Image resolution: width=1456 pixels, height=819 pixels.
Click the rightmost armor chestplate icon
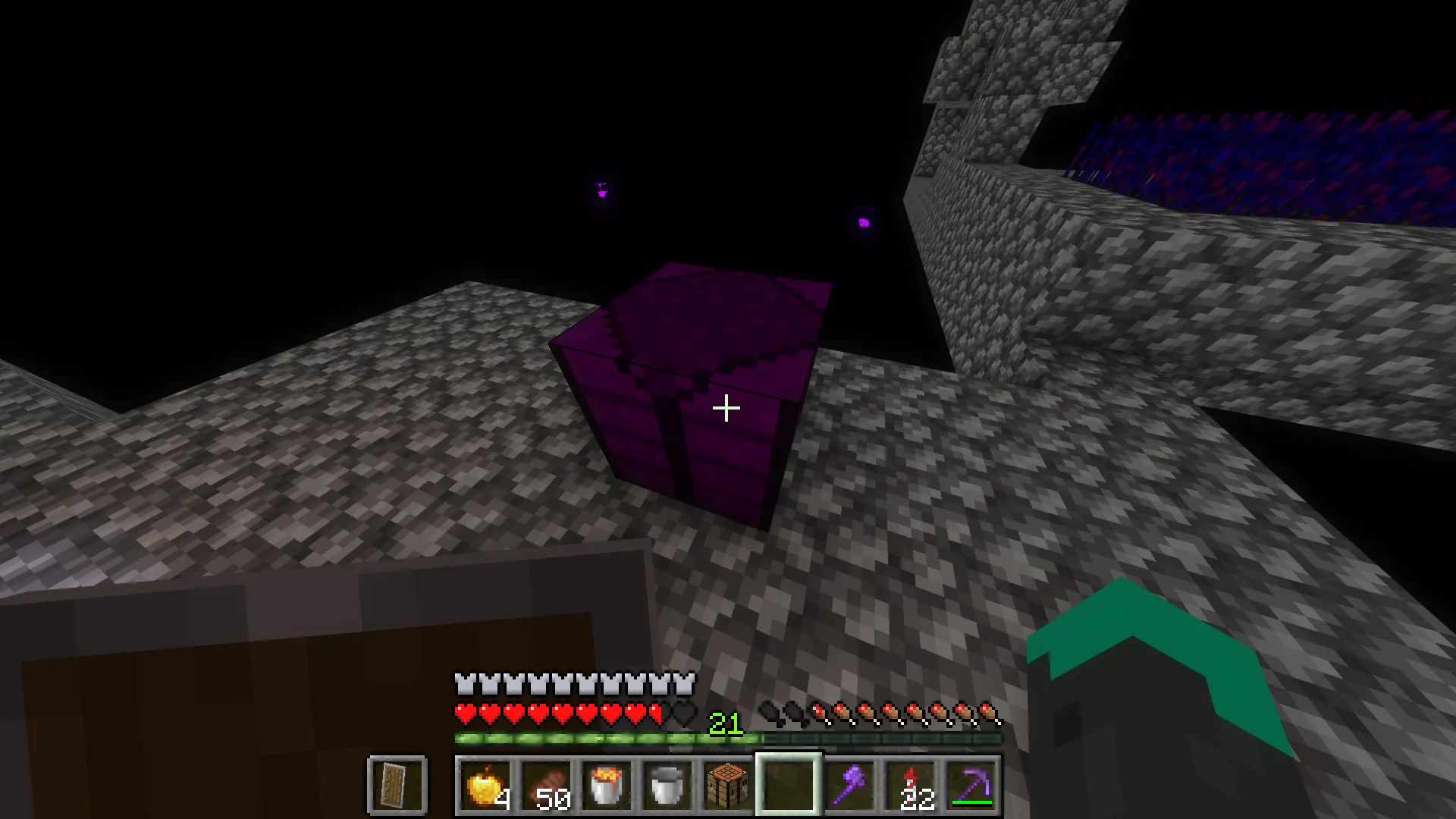point(685,683)
